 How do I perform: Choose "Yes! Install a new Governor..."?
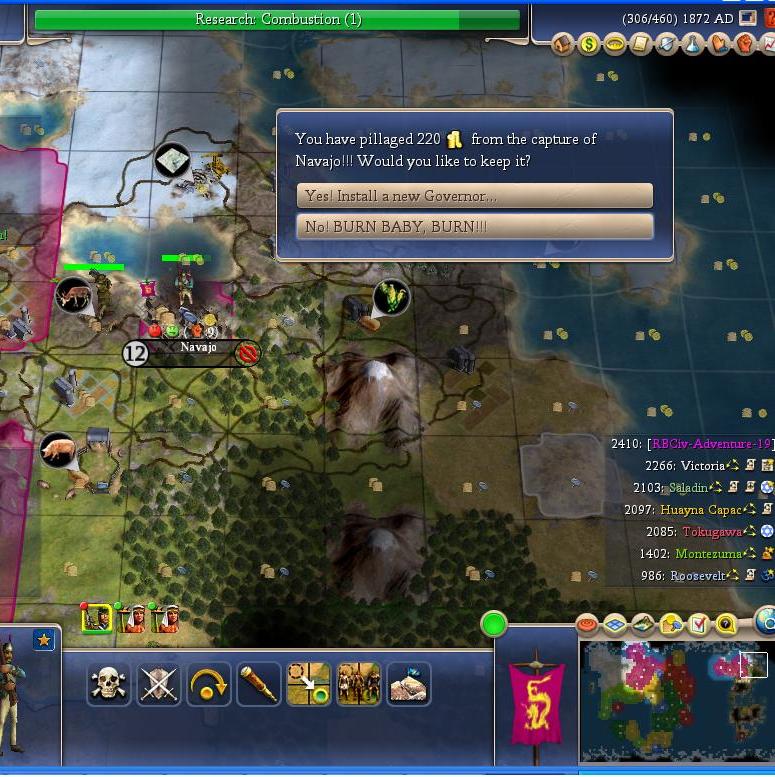474,195
